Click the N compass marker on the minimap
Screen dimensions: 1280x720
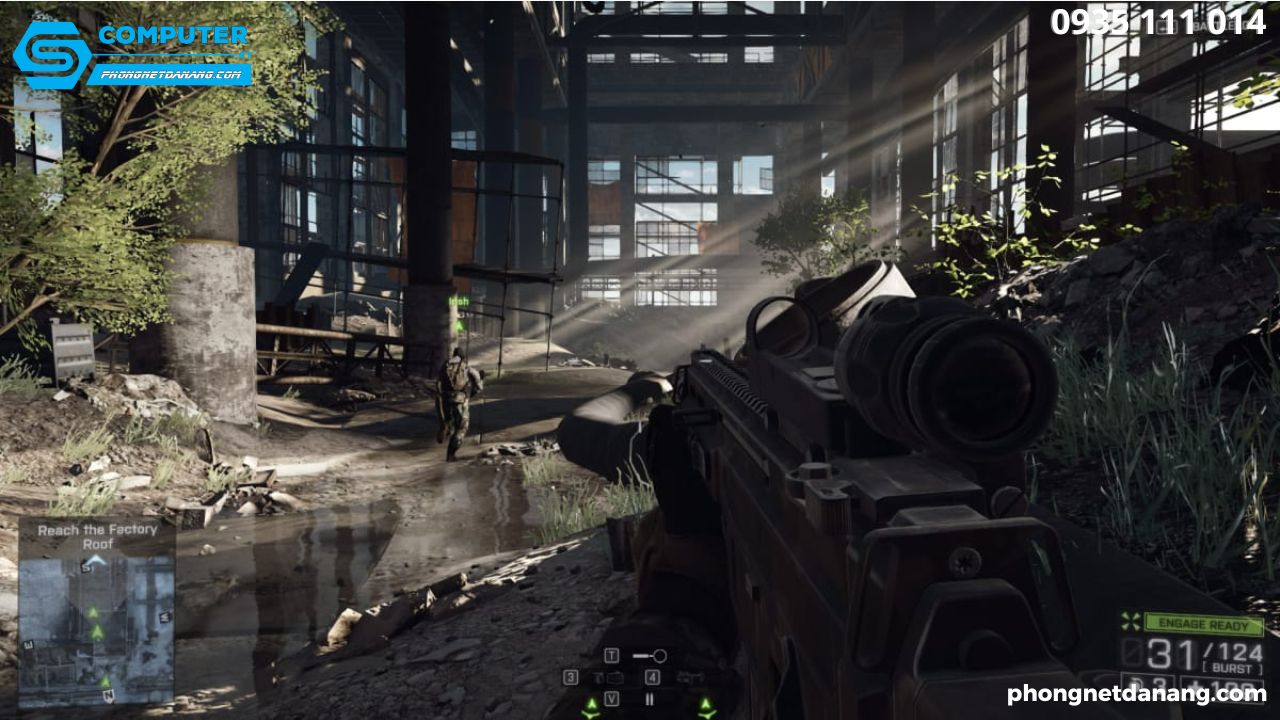109,695
